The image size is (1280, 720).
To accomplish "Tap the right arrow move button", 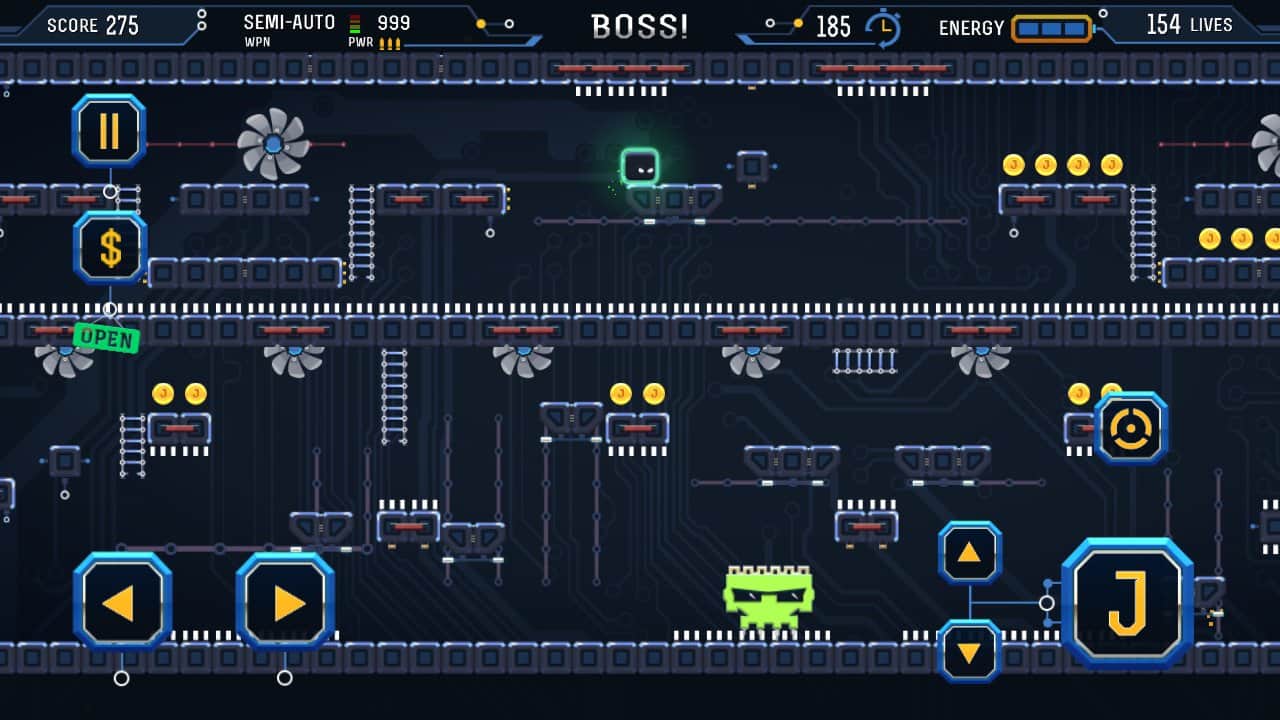I will 285,602.
